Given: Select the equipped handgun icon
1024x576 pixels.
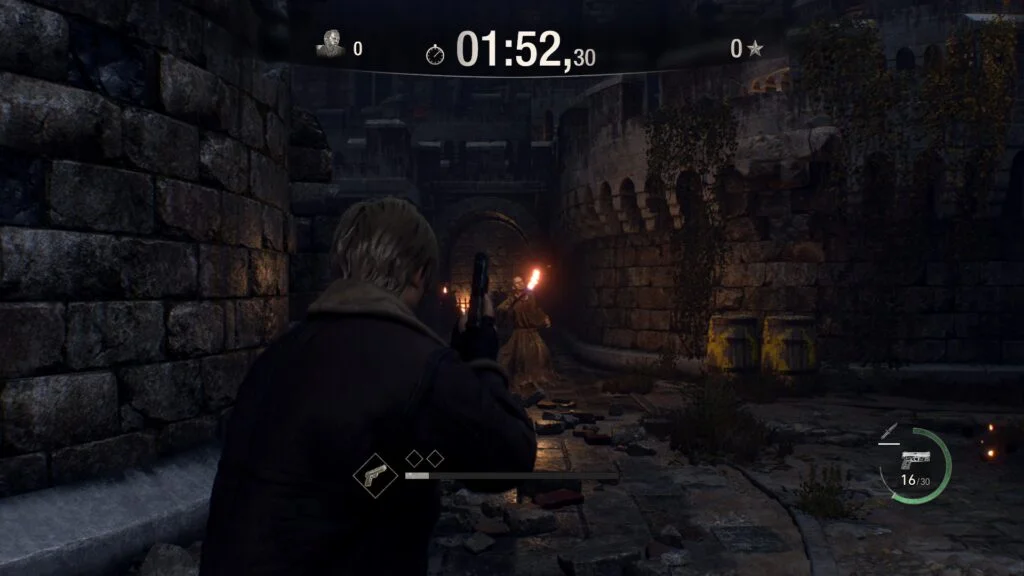Looking at the screenshot, I should pos(914,461).
